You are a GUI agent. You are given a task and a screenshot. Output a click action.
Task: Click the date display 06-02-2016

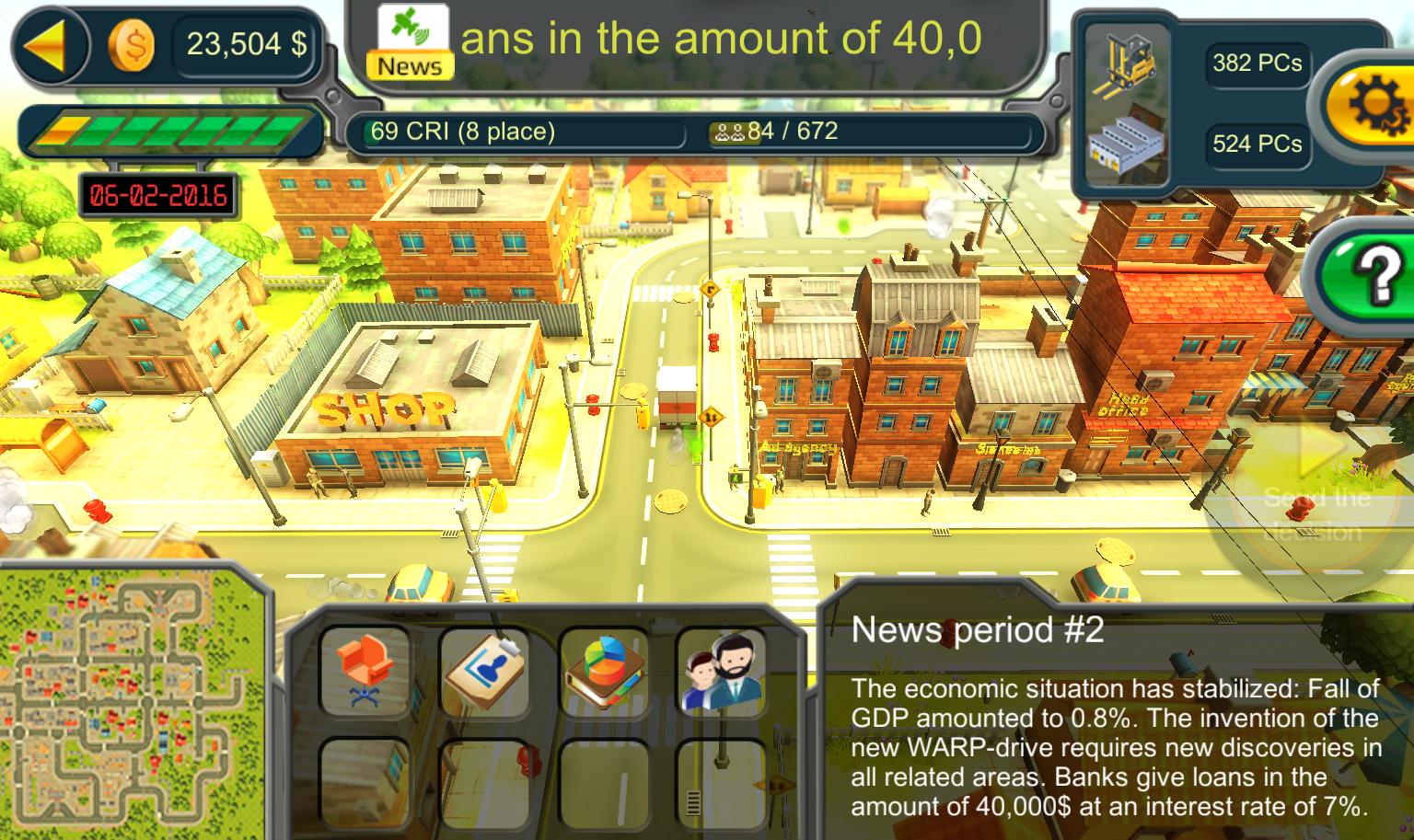click(x=158, y=194)
